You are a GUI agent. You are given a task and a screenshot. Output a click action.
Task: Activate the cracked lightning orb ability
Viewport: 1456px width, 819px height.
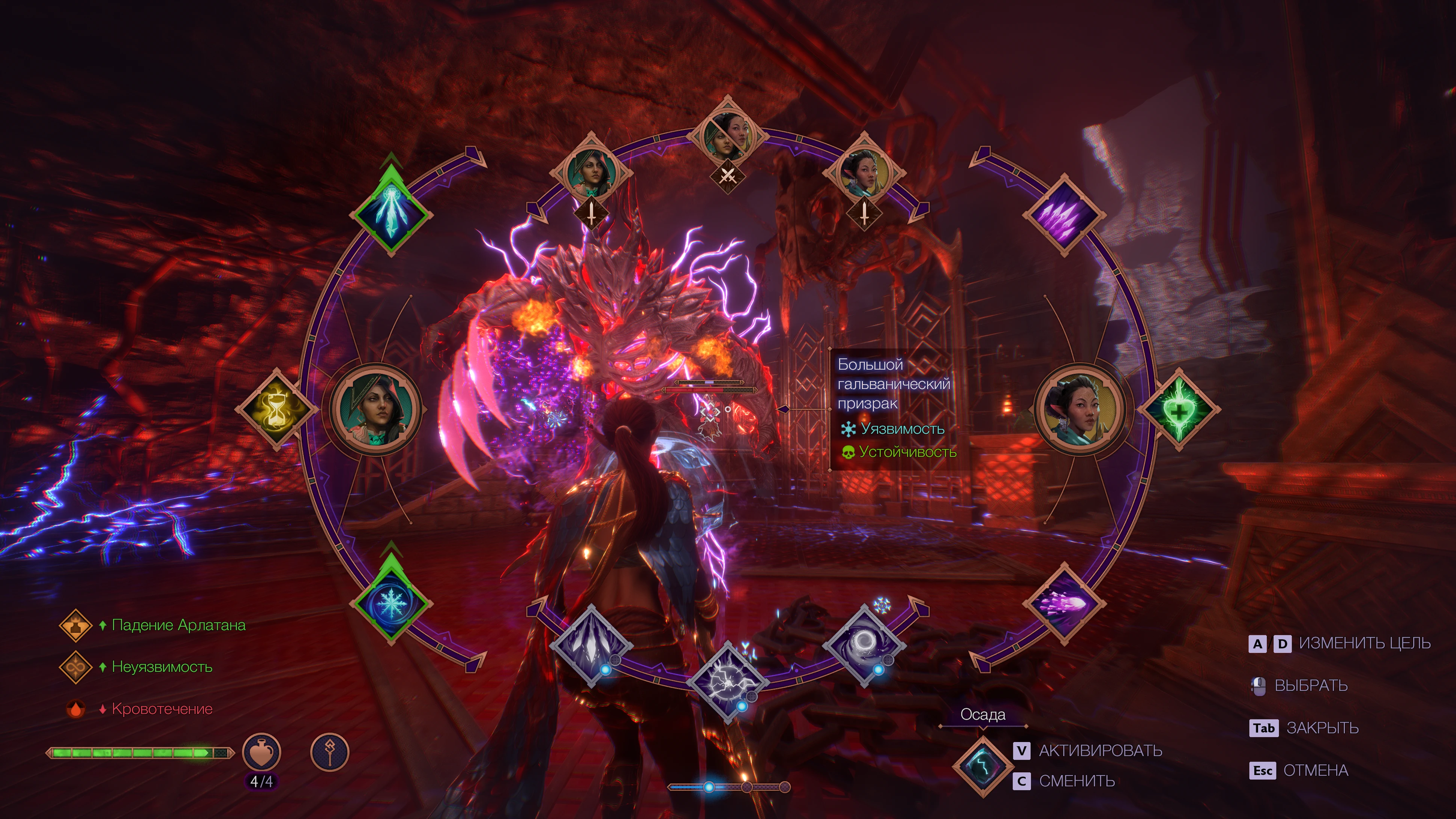point(728,682)
